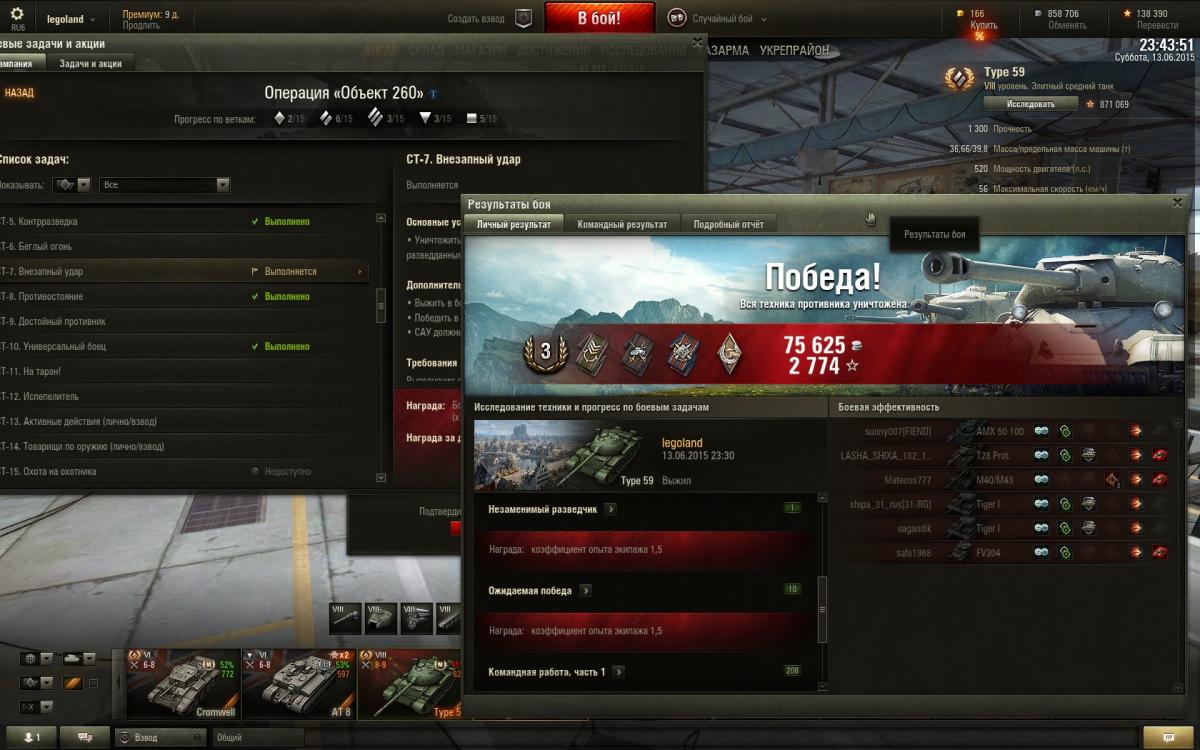The height and width of the screenshot is (750, 1200).
Task: Expand the Ожидаемая победа mission details
Action: 586,591
